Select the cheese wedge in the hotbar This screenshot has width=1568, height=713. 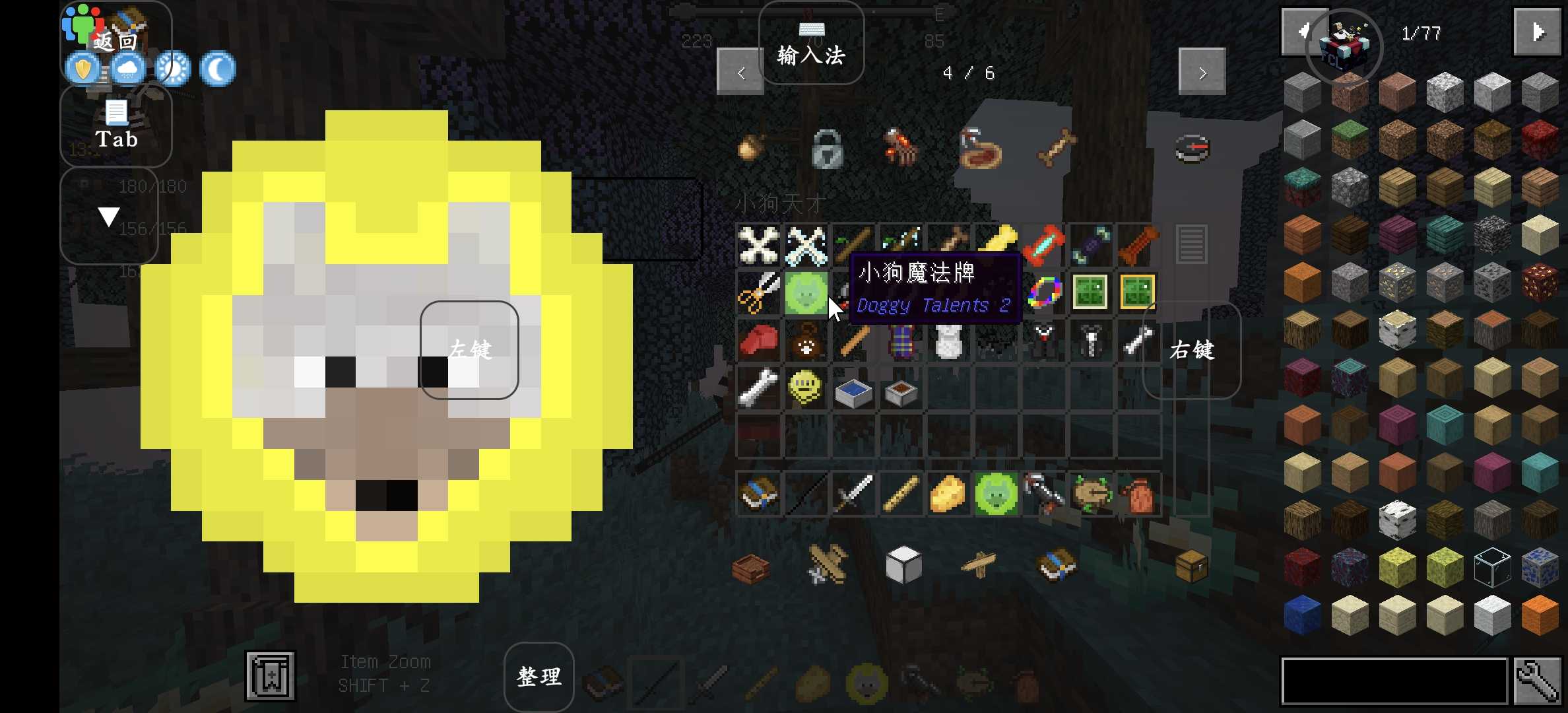tap(948, 494)
